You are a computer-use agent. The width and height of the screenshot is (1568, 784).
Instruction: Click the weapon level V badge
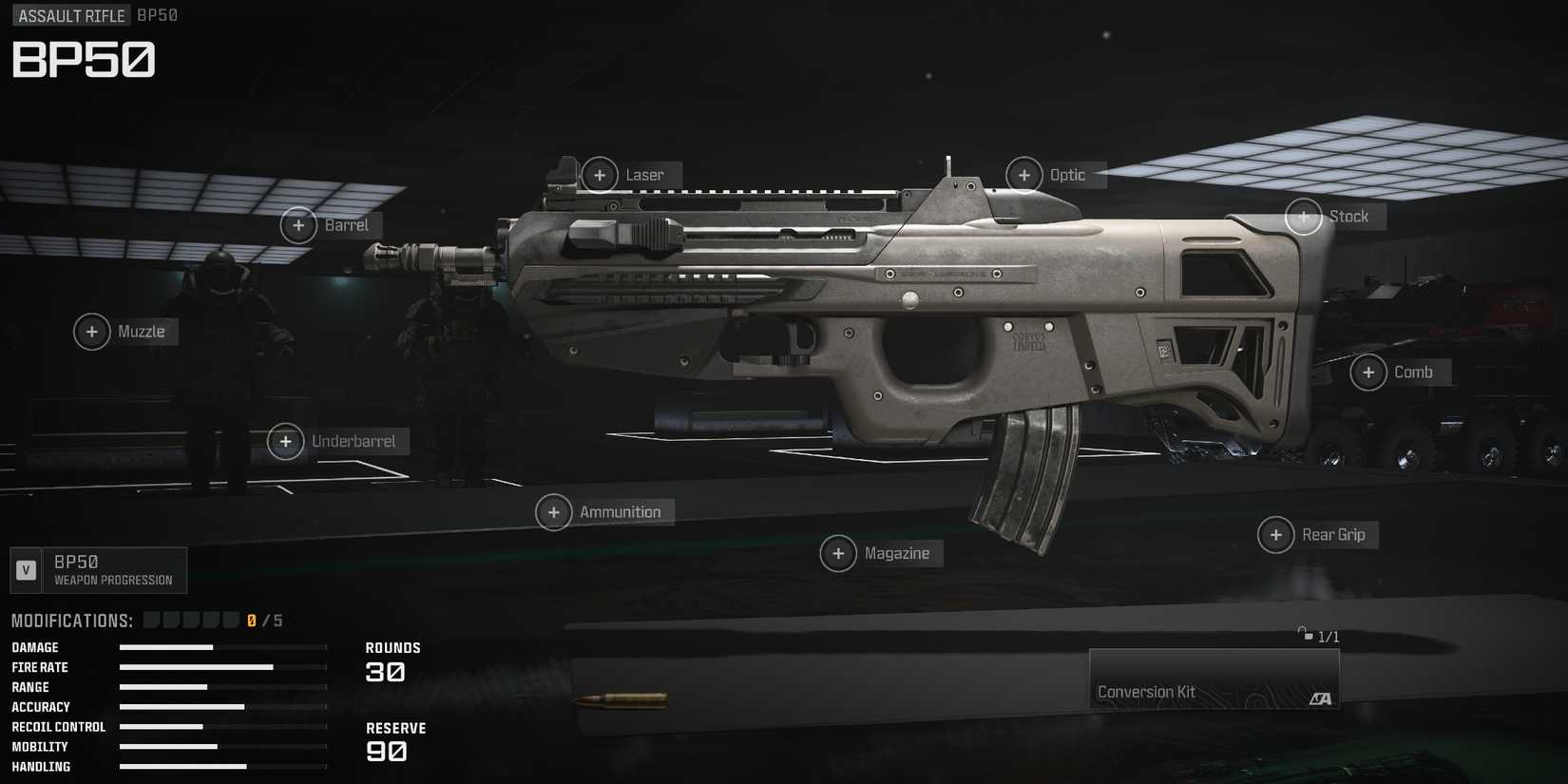pos(26,569)
